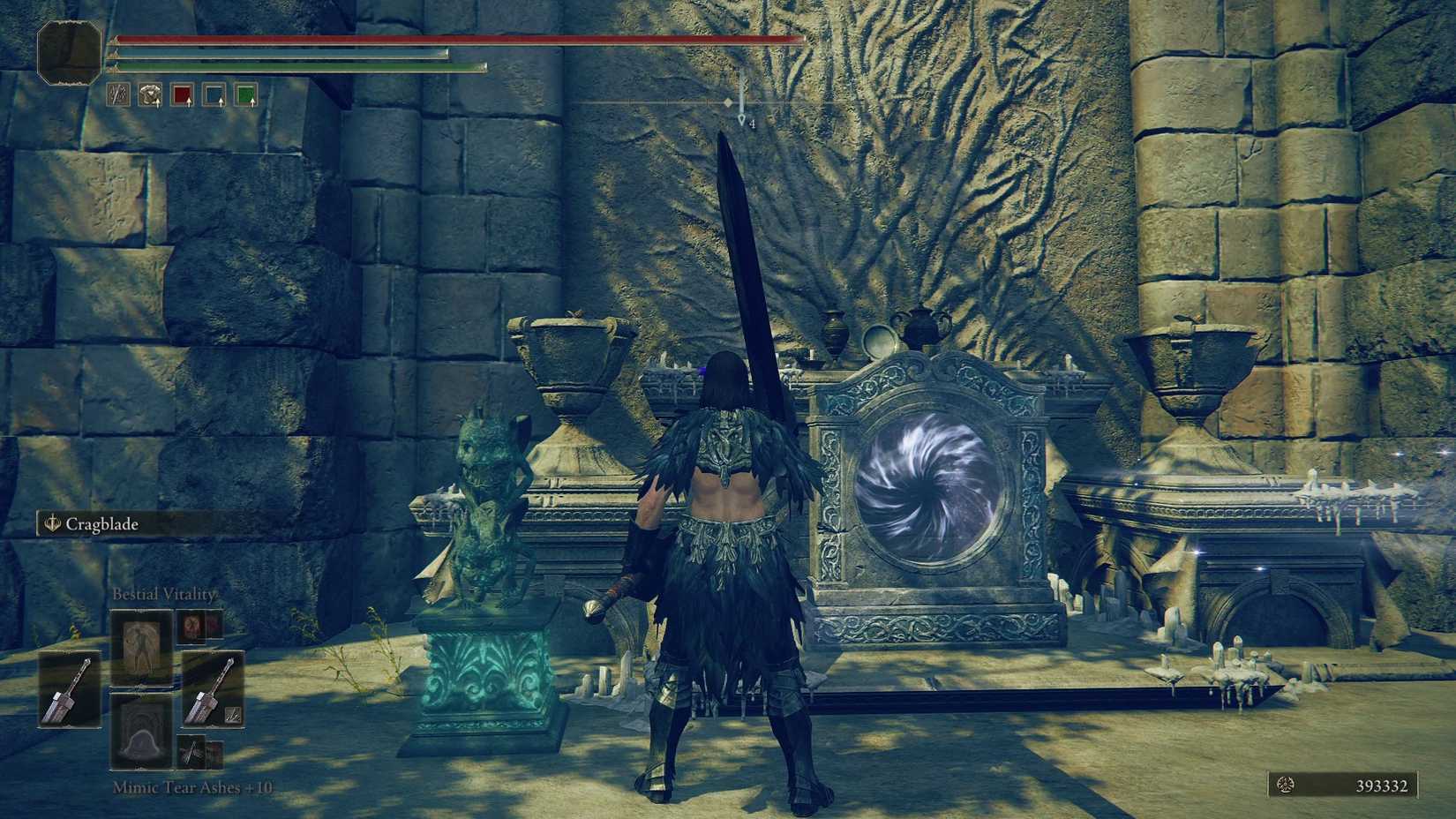Select the Bestial Vitality memorized spell icon

tap(141, 648)
